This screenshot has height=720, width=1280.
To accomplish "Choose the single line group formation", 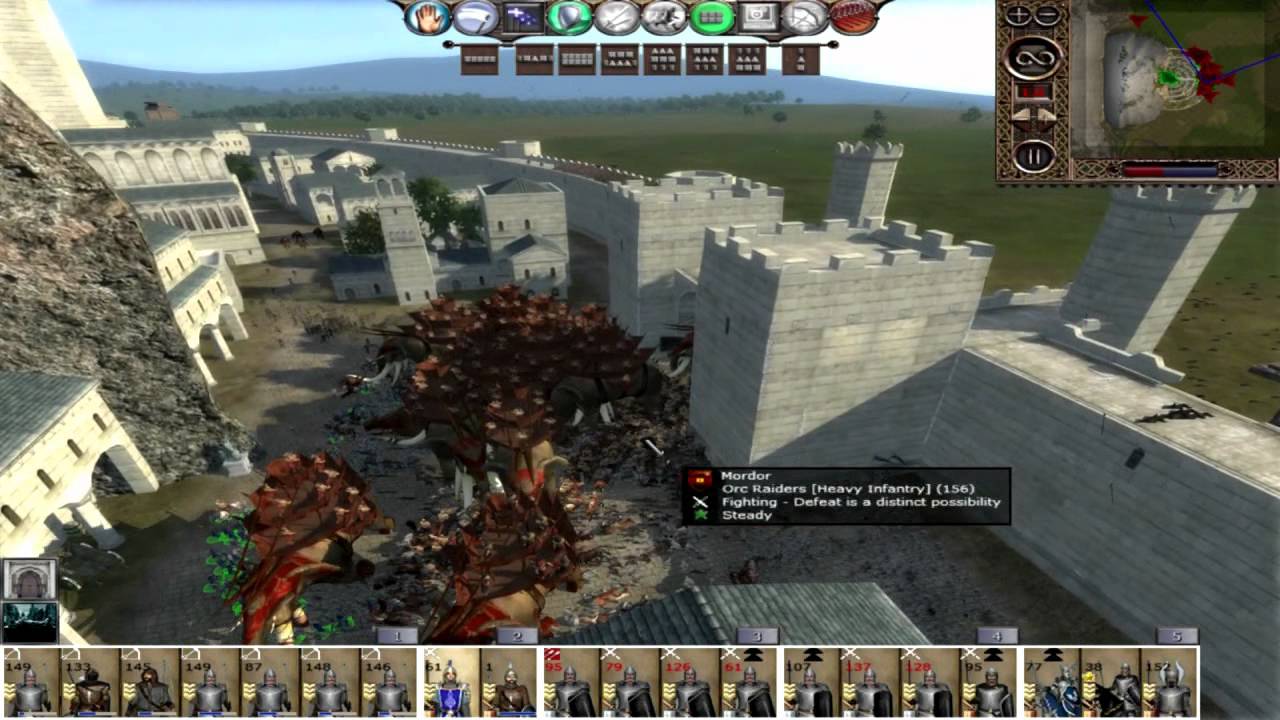I will [480, 59].
